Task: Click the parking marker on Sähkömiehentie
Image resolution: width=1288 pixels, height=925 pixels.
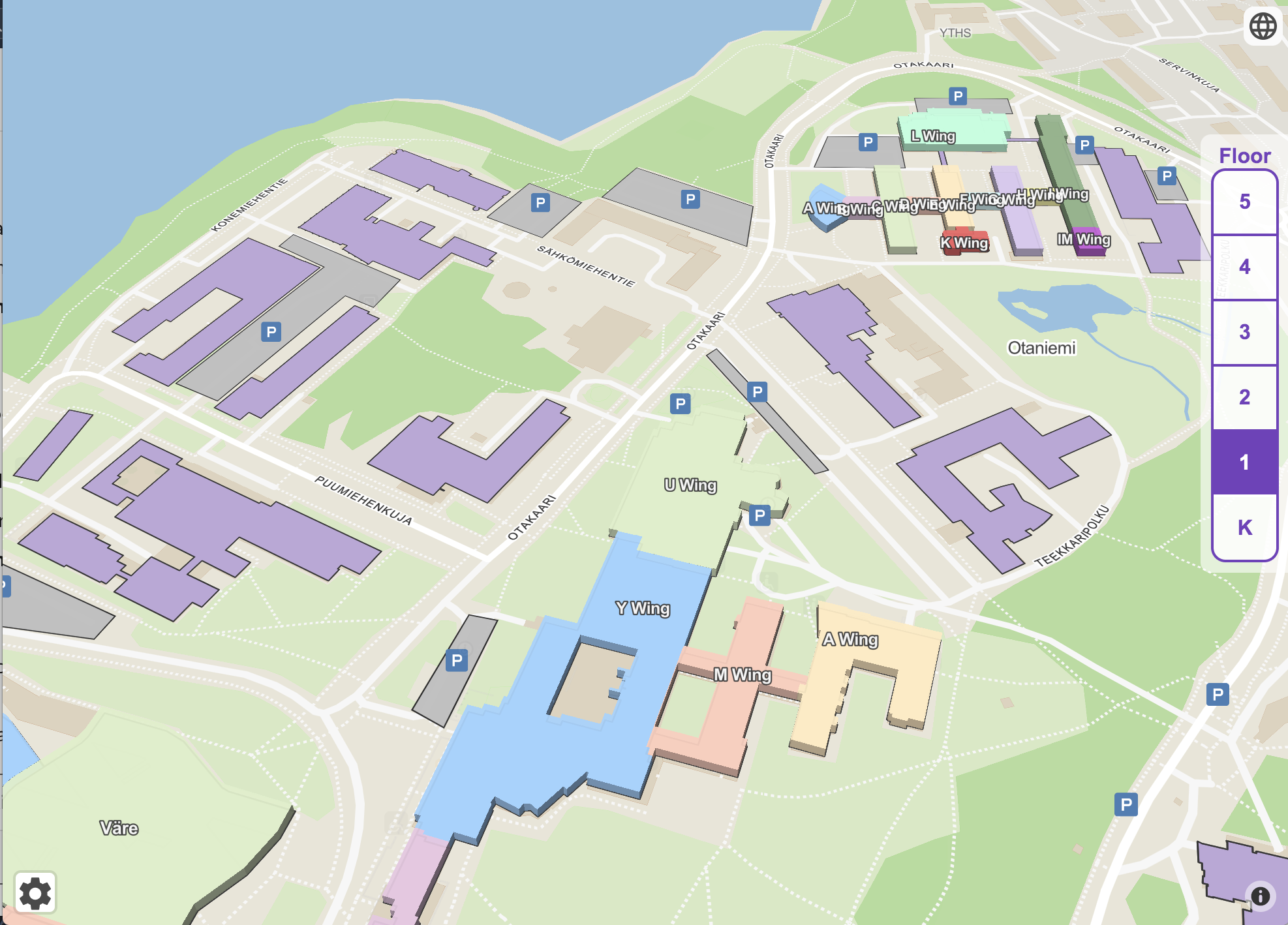Action: [x=540, y=202]
